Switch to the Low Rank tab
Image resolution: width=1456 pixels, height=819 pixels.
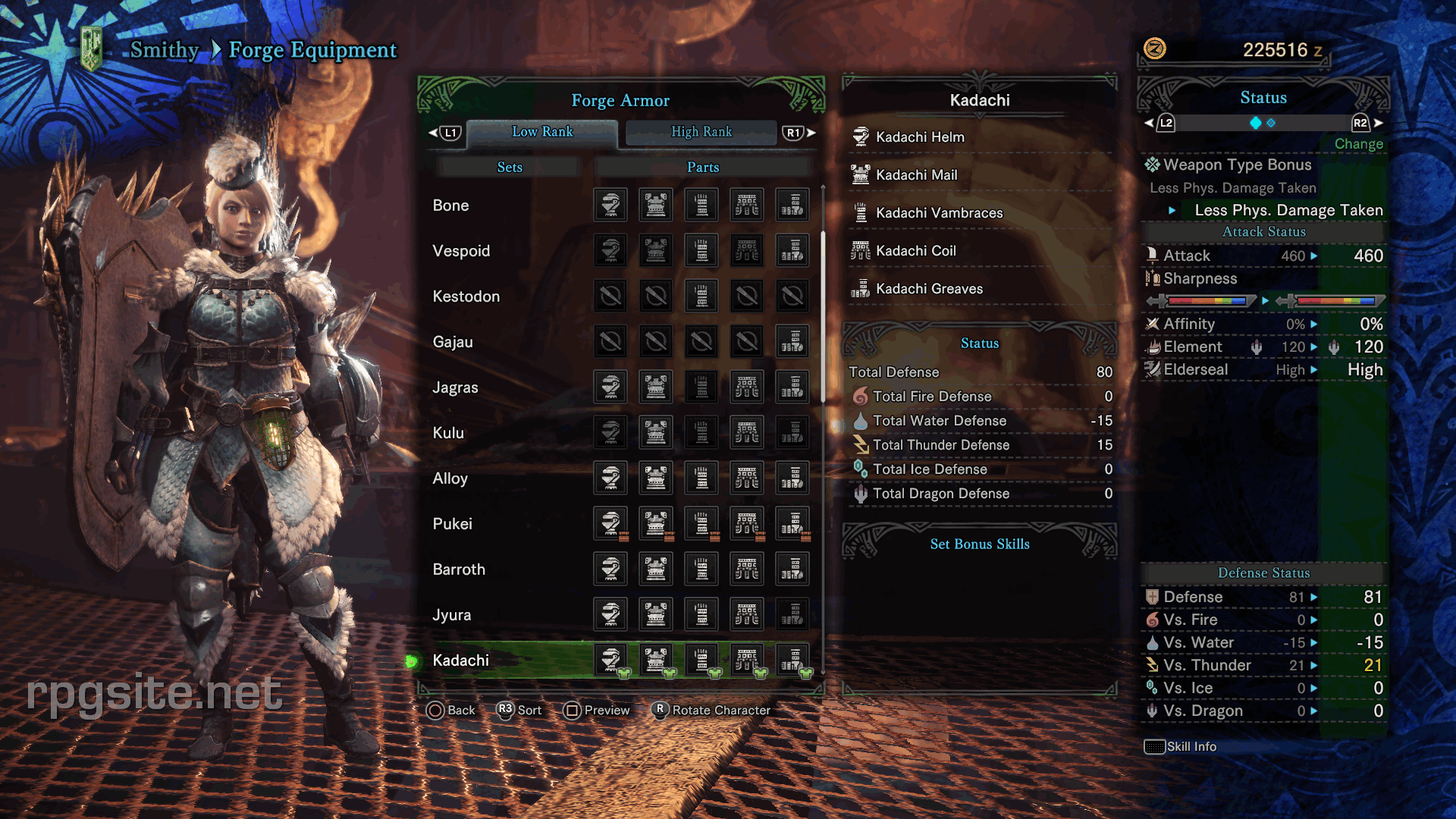pyautogui.click(x=542, y=132)
